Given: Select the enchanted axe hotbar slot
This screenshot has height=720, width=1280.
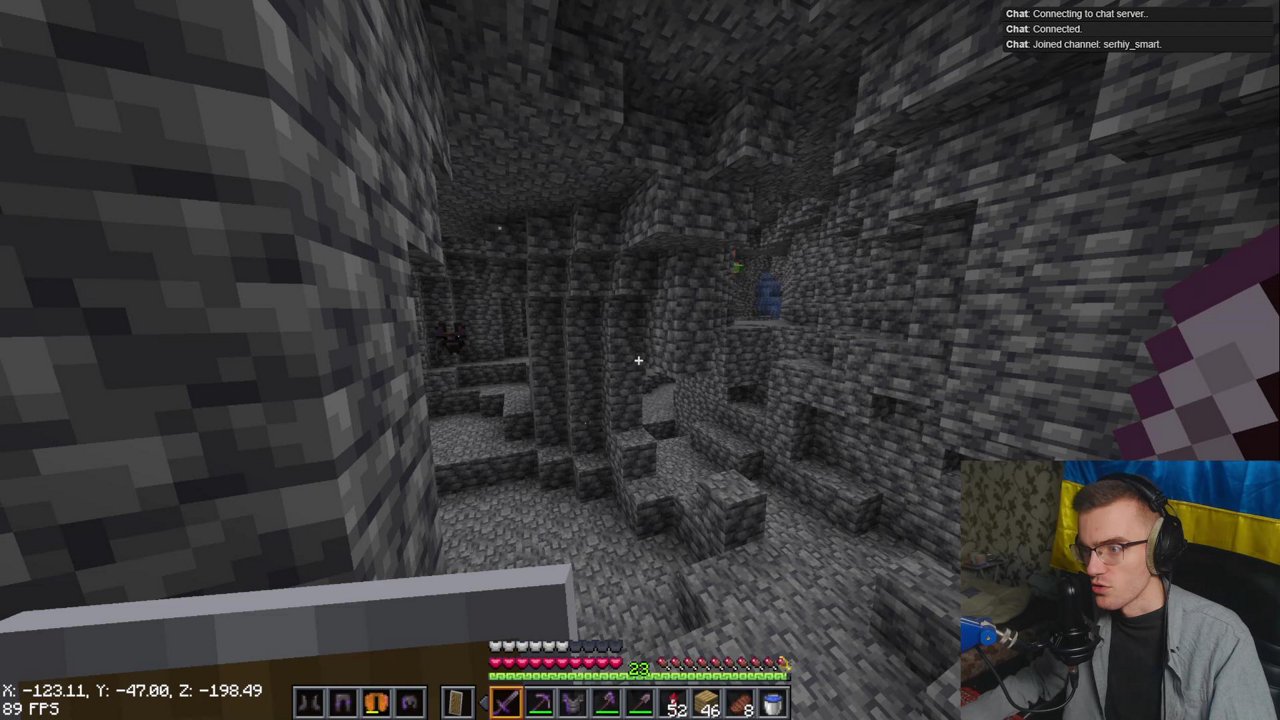Looking at the screenshot, I should pos(607,703).
